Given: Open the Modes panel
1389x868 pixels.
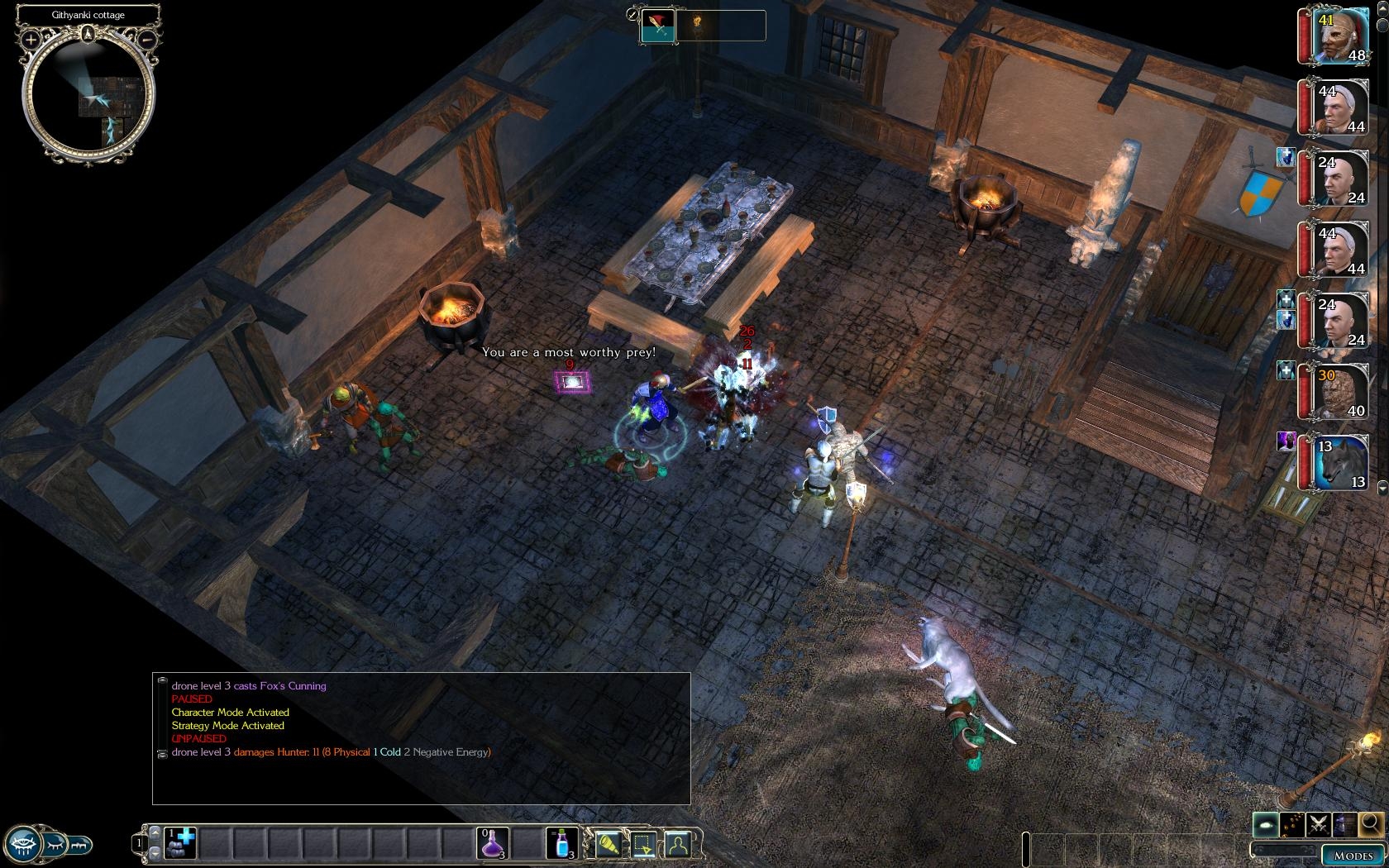Looking at the screenshot, I should (x=1353, y=856).
